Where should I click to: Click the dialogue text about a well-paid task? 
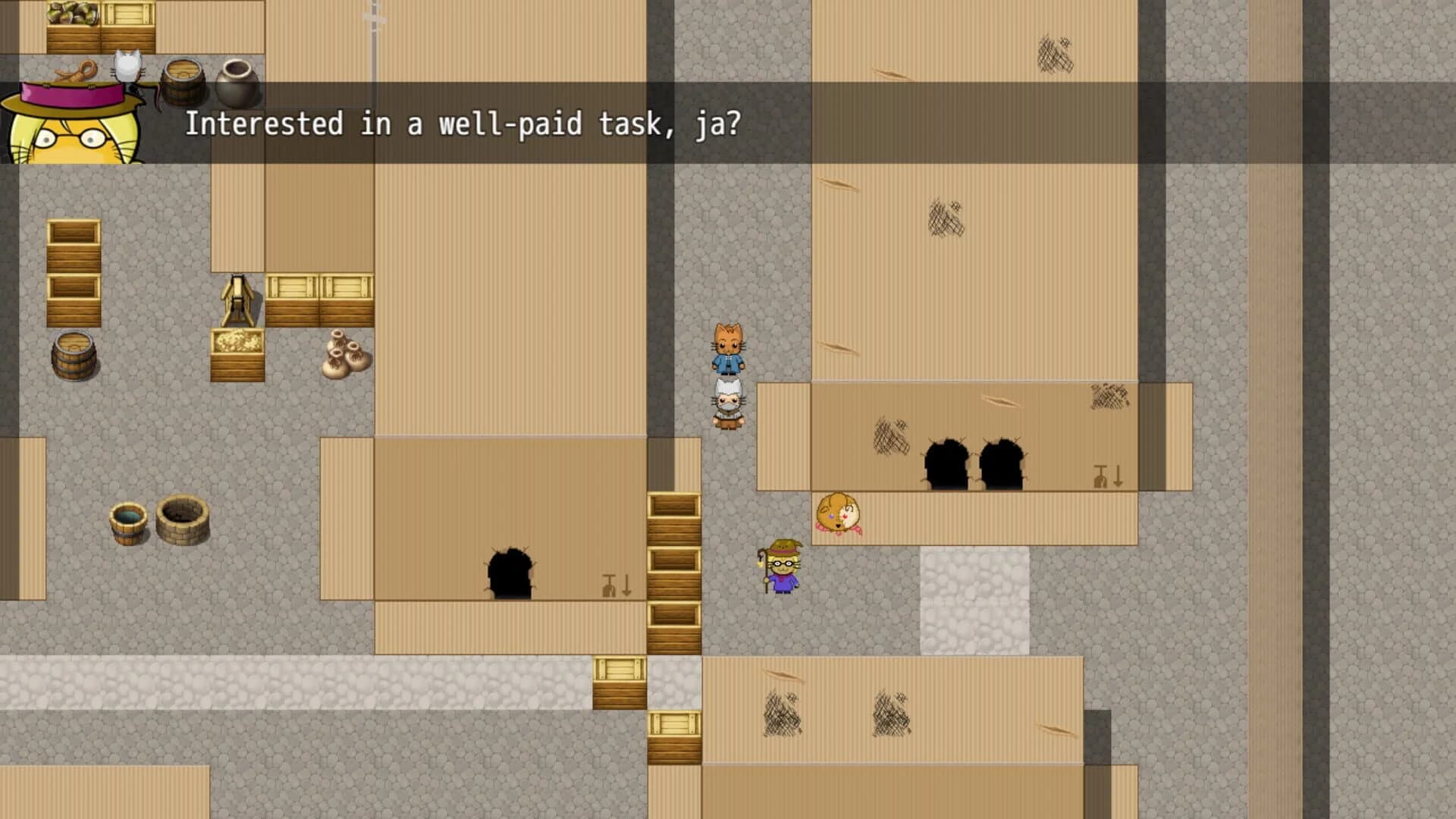[x=464, y=123]
